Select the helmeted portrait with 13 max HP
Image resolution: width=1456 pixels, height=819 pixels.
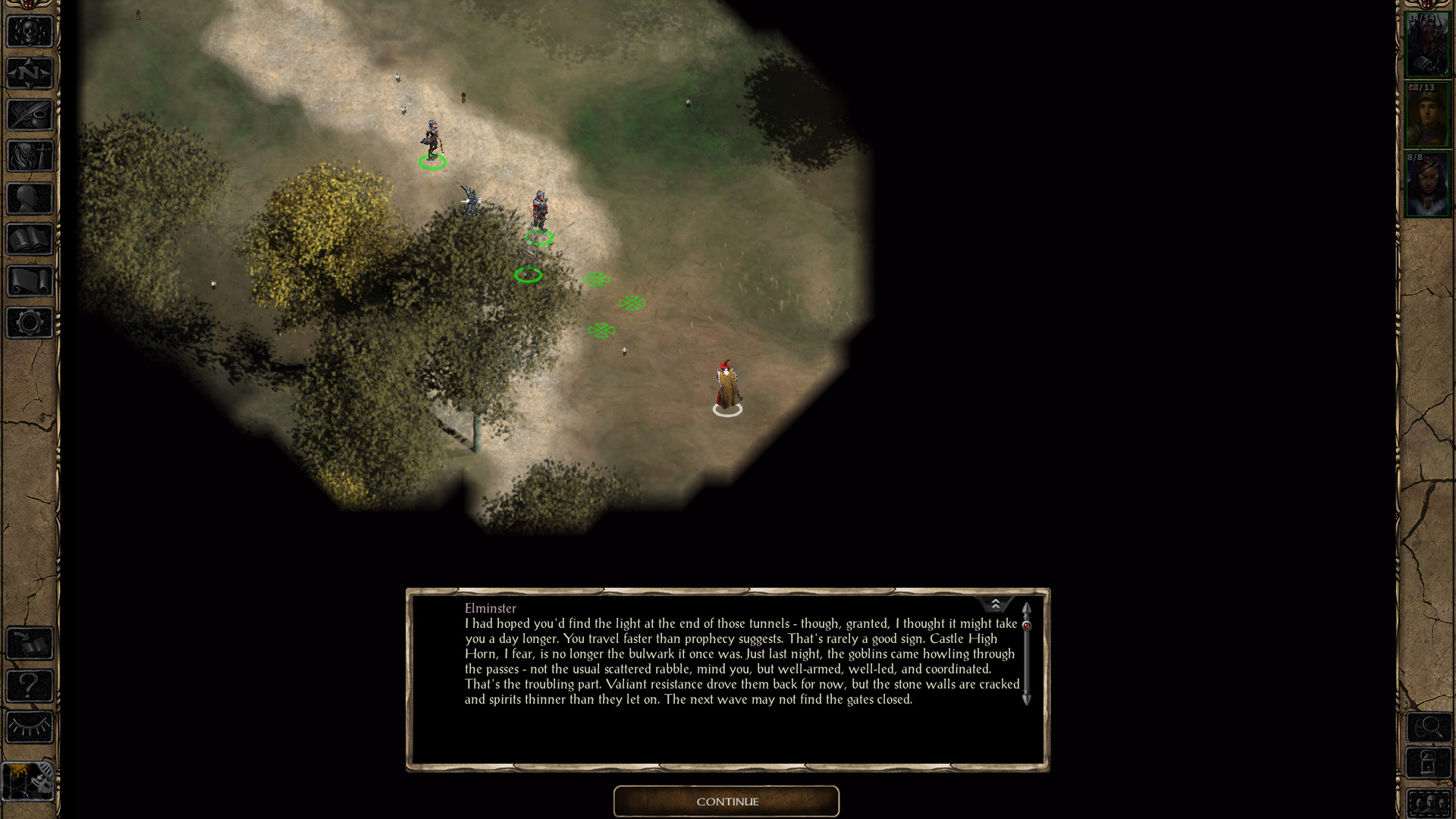(x=1427, y=115)
